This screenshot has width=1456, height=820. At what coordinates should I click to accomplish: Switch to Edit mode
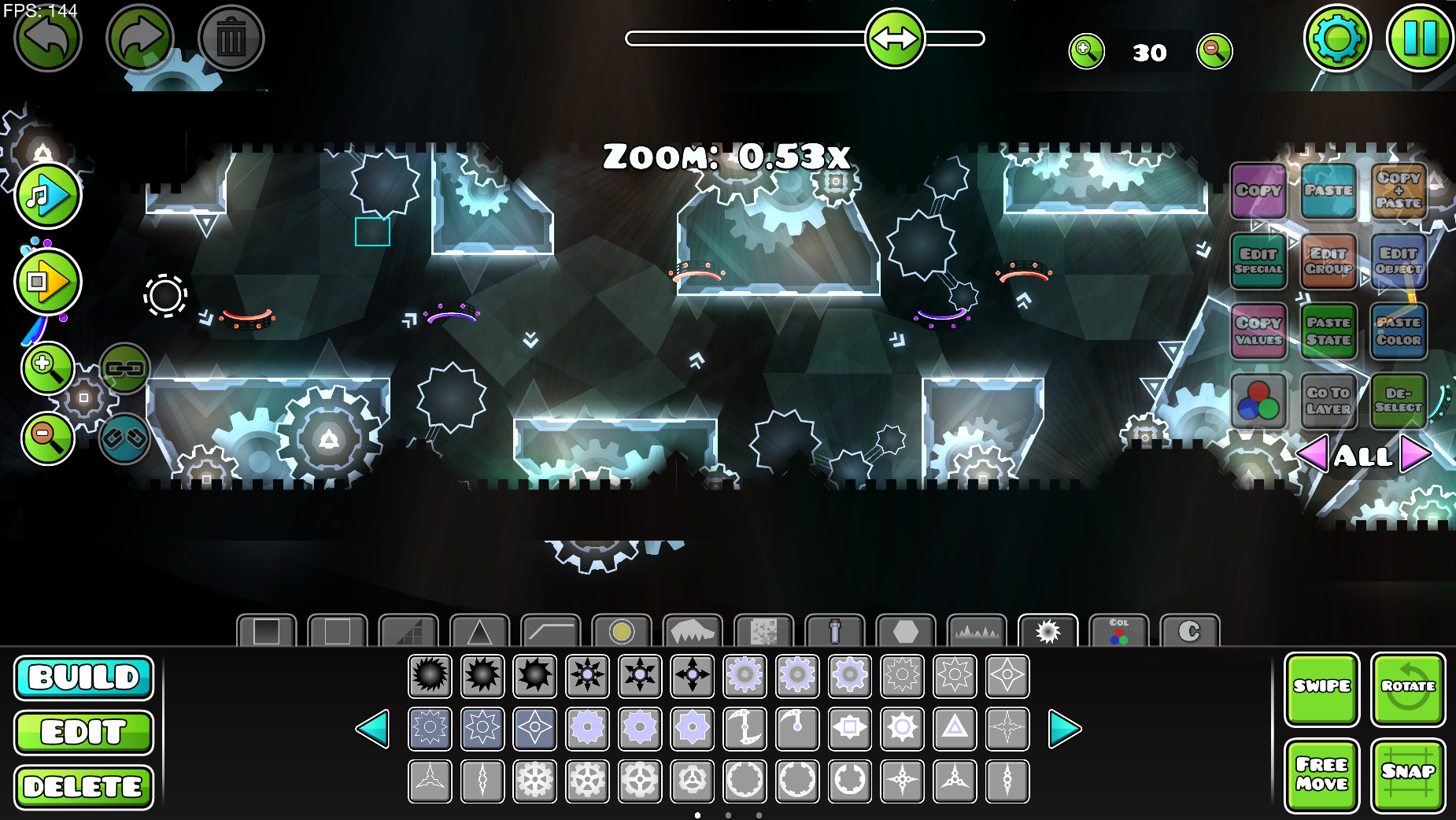click(x=83, y=732)
